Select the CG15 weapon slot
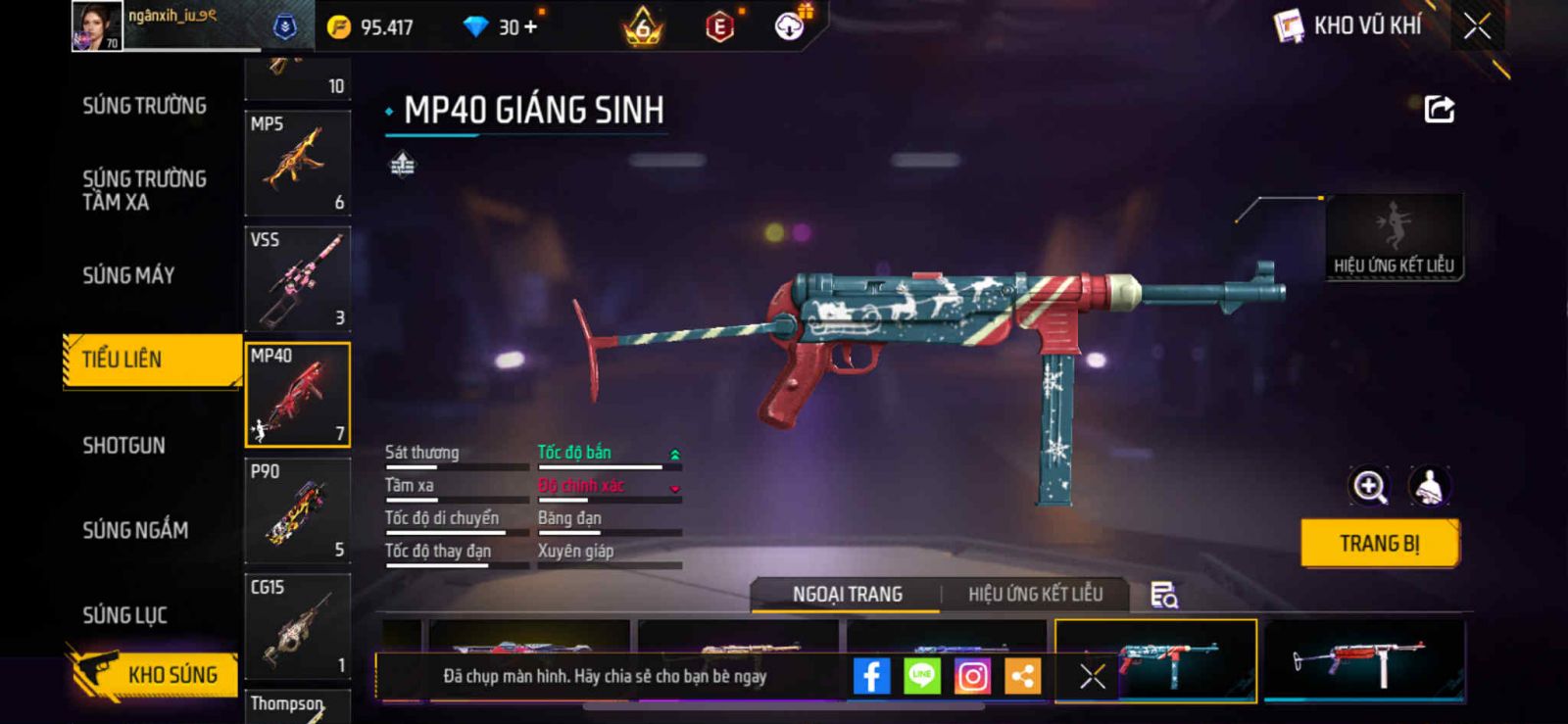 (x=298, y=627)
